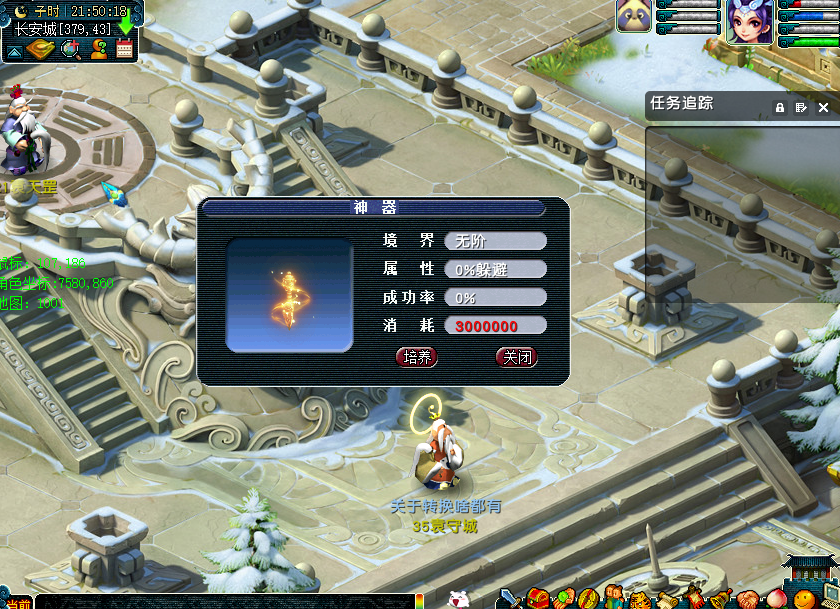Viewport: 840px width, 609px height.
Task: Open the sword attack icon in the bottom bar
Action: [x=510, y=598]
